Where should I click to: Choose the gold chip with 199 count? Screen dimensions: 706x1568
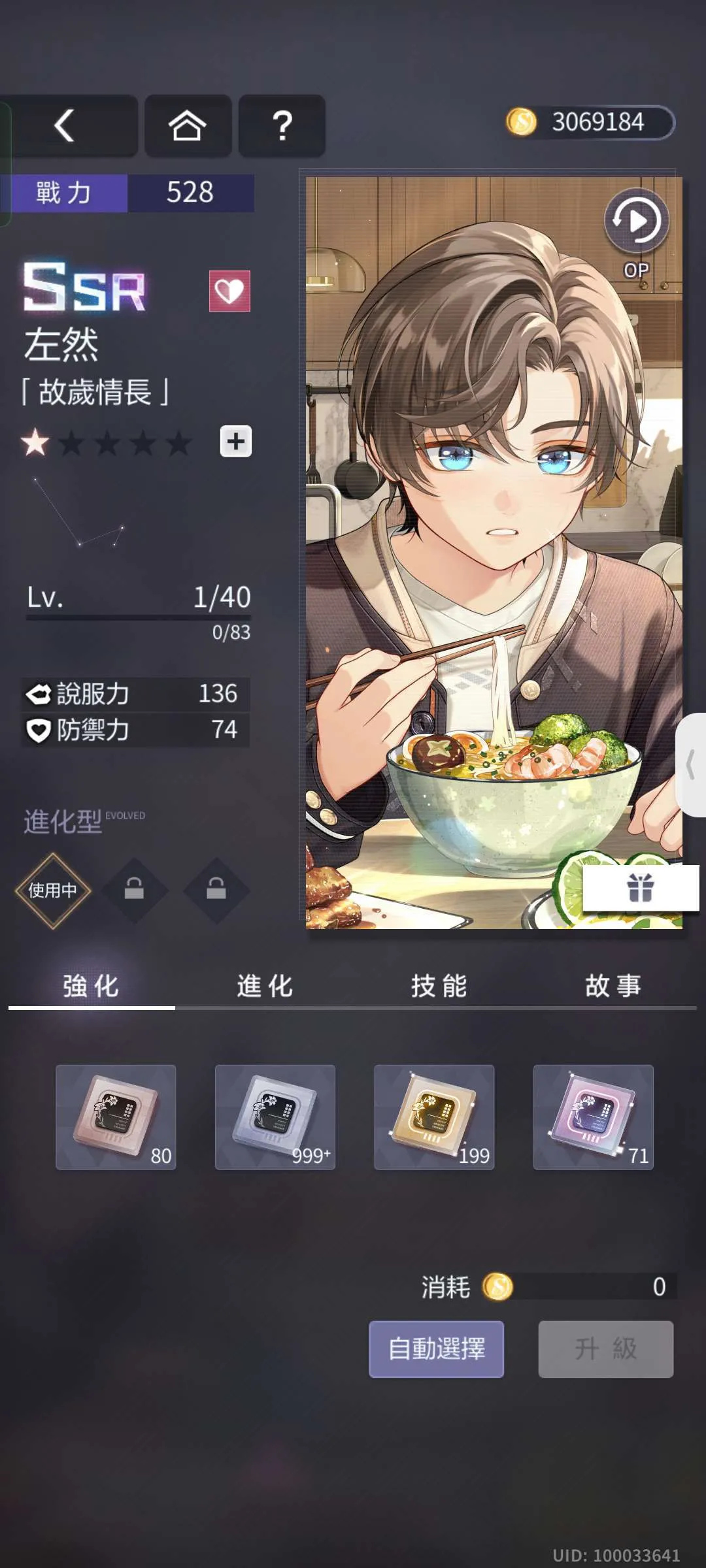(434, 1117)
